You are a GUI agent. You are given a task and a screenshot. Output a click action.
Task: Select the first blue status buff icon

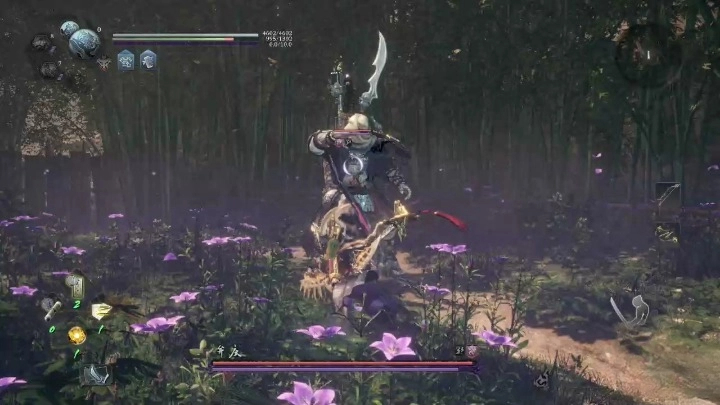(x=127, y=60)
